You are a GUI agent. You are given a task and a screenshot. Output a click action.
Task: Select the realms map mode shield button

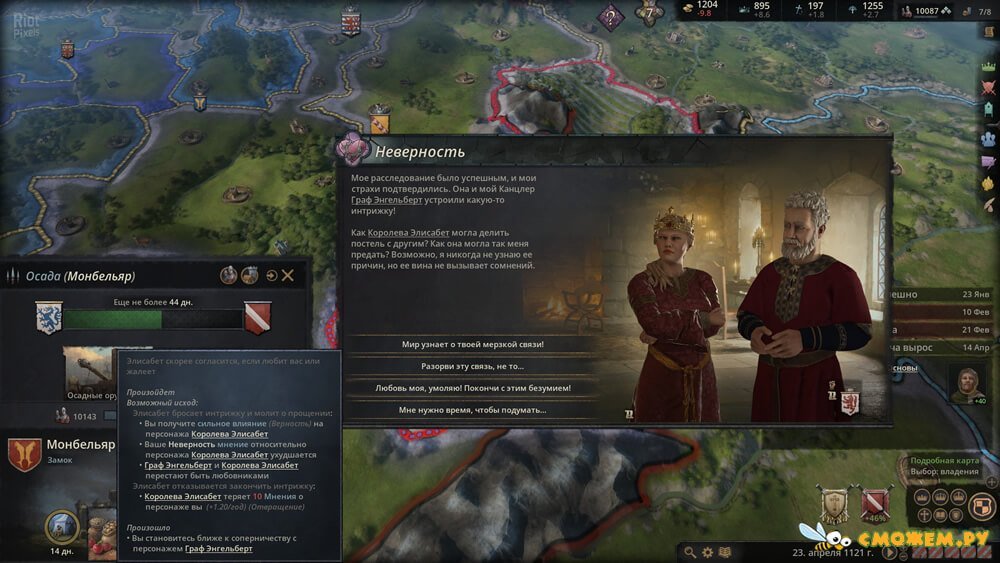982,507
